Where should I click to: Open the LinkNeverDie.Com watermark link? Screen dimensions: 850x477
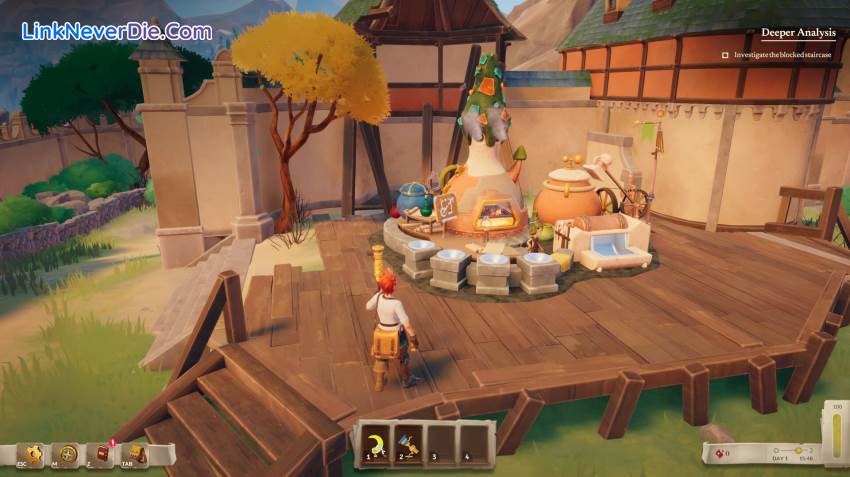[116, 31]
